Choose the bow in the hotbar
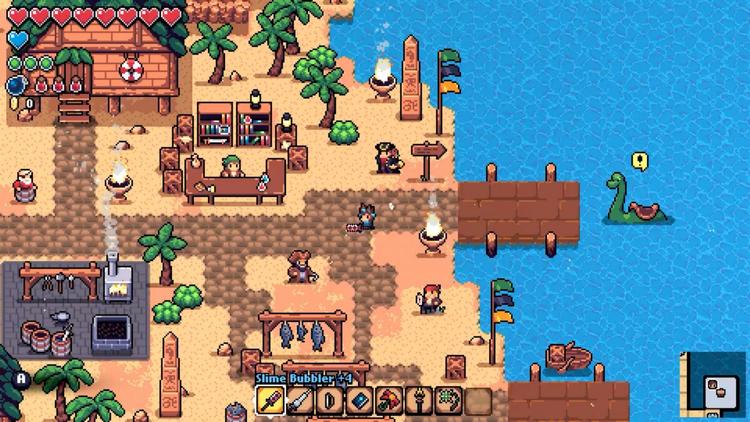This screenshot has height=422, width=750. click(329, 401)
